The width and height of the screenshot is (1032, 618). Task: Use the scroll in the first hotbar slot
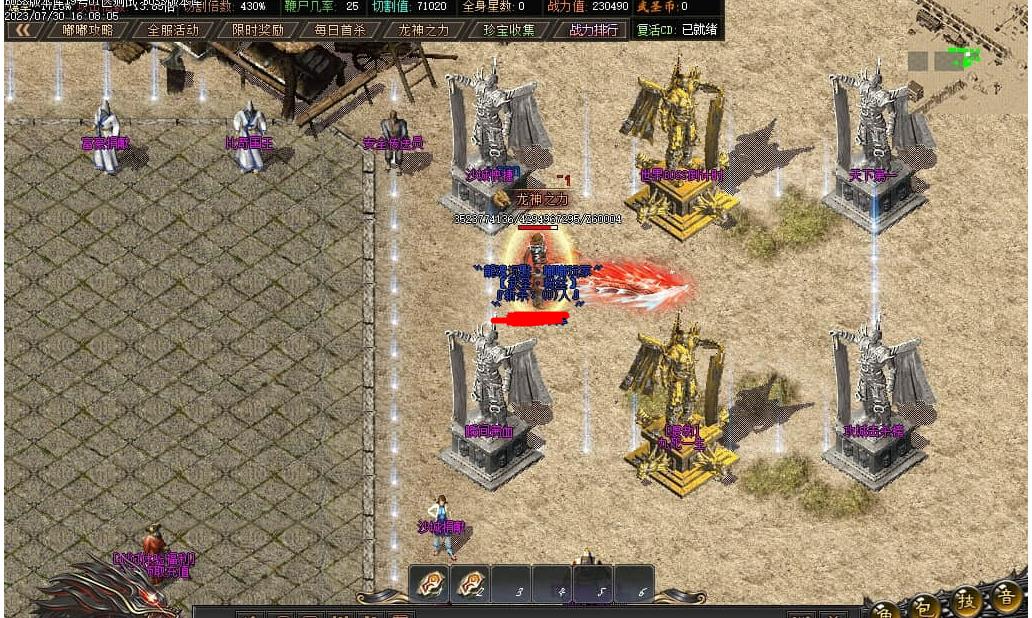(428, 582)
